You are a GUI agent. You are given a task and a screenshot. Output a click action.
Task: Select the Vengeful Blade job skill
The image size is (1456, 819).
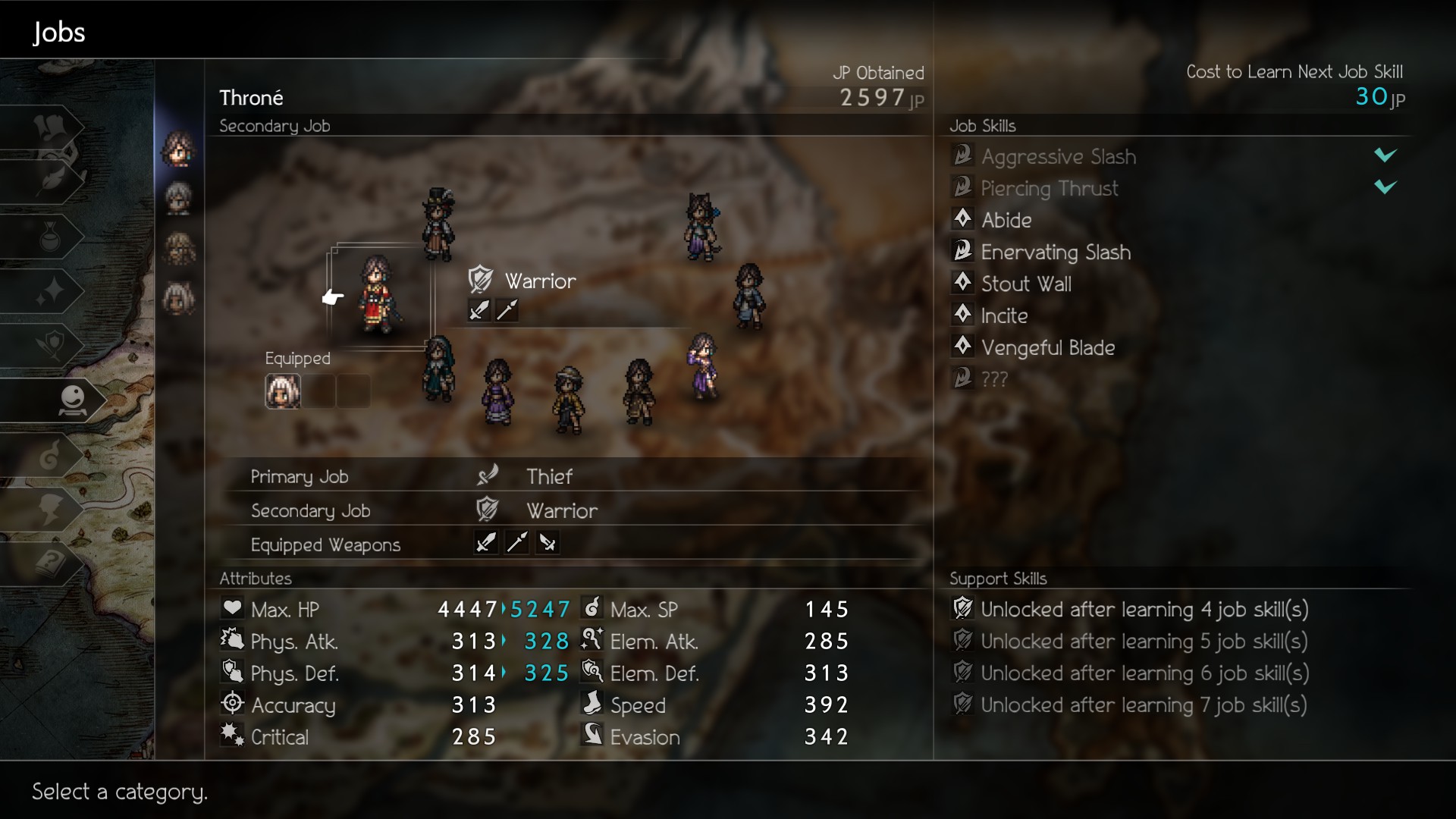(1049, 348)
